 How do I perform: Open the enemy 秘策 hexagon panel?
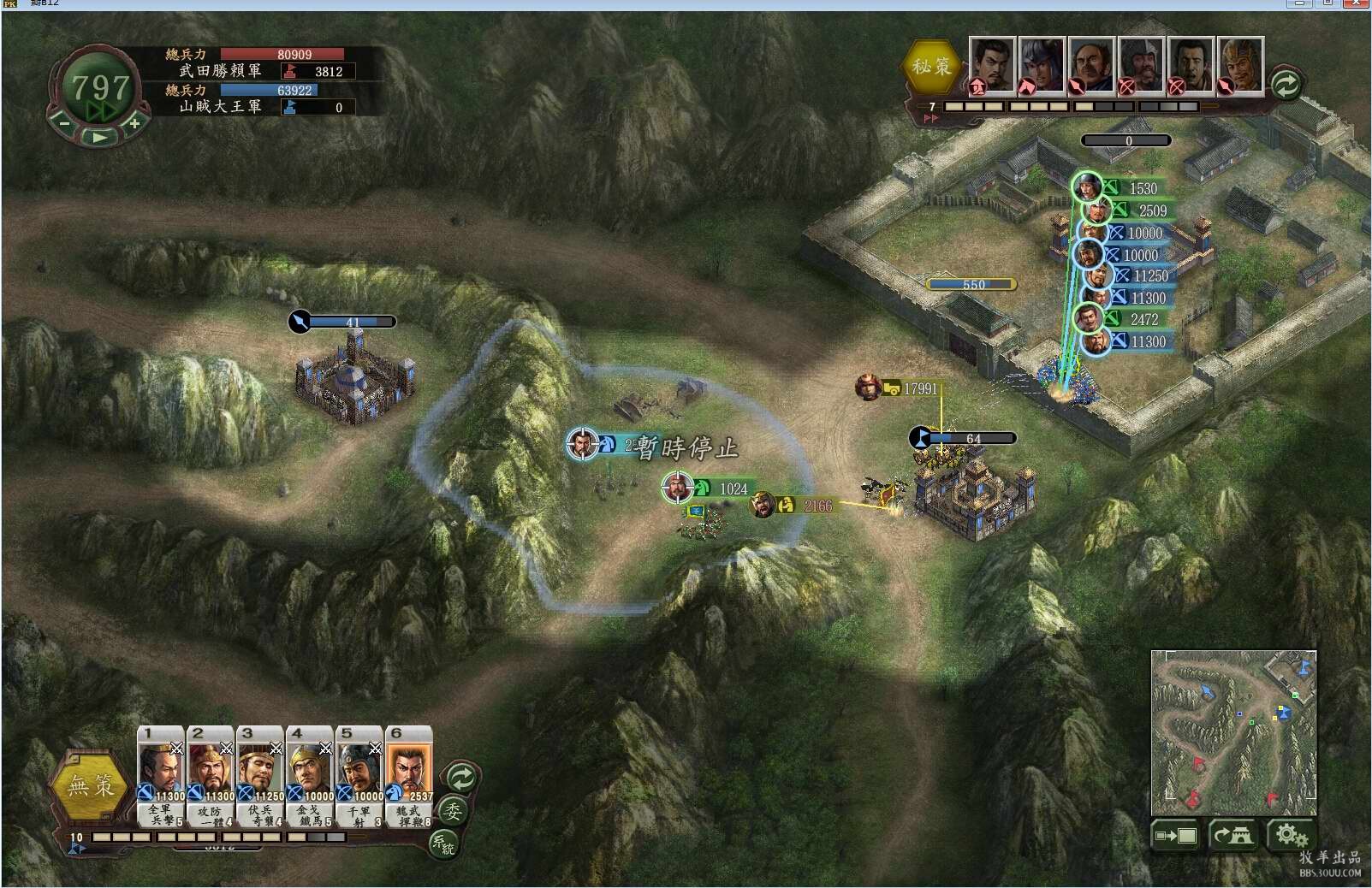tap(931, 66)
